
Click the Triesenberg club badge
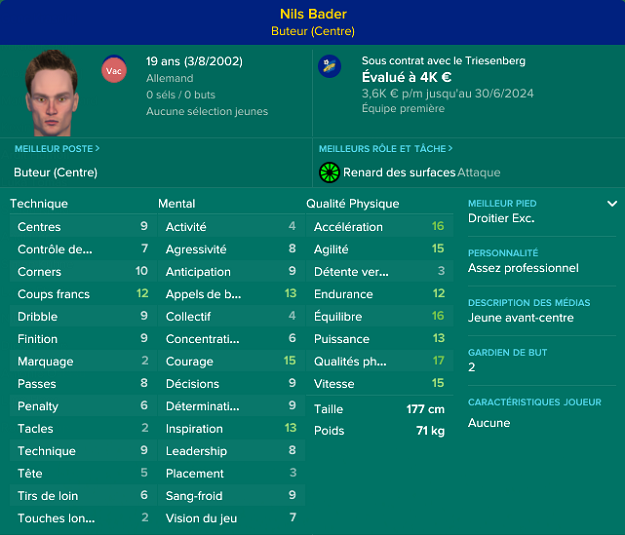(x=329, y=67)
